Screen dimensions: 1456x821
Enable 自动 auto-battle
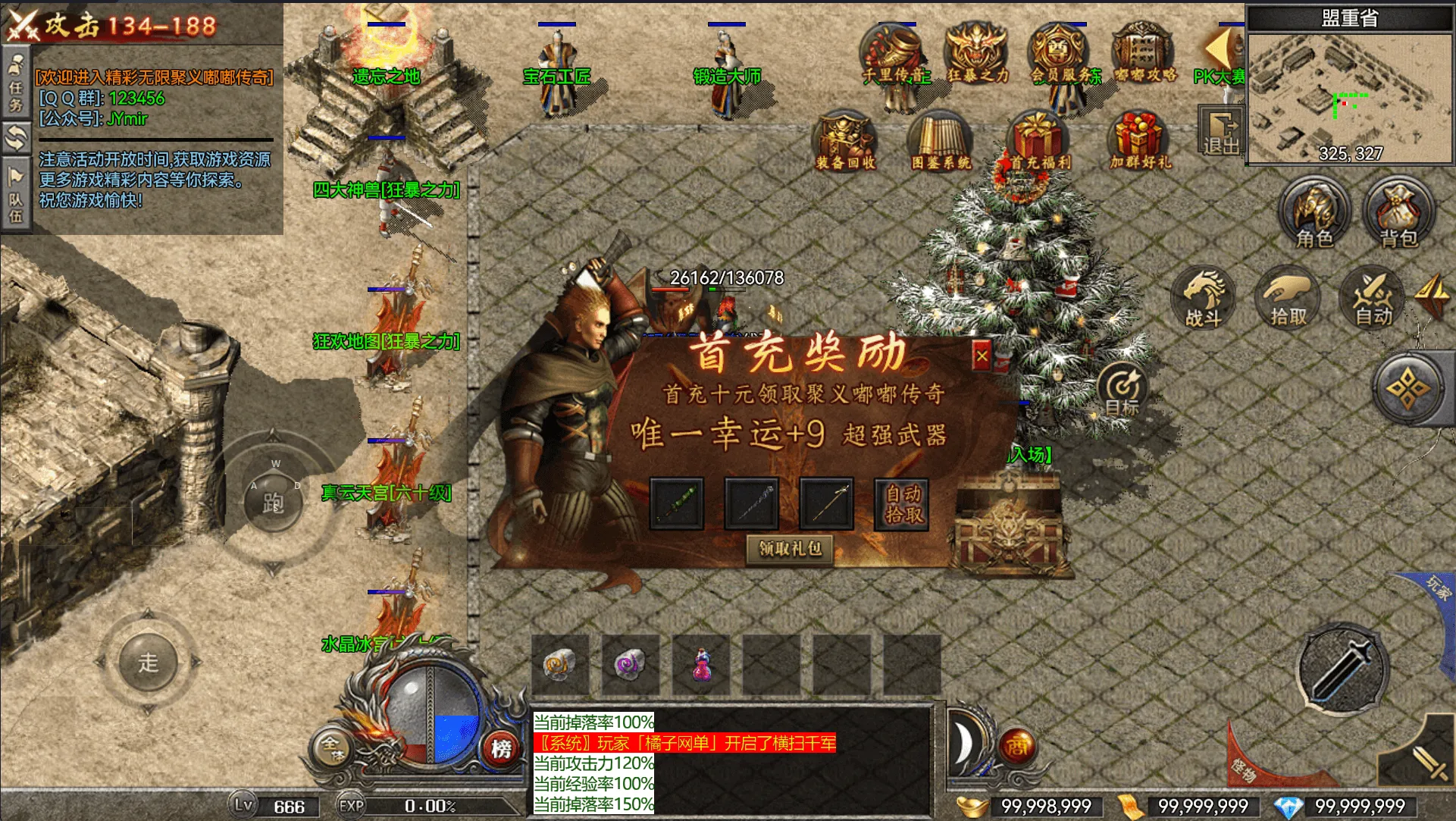click(x=1373, y=298)
